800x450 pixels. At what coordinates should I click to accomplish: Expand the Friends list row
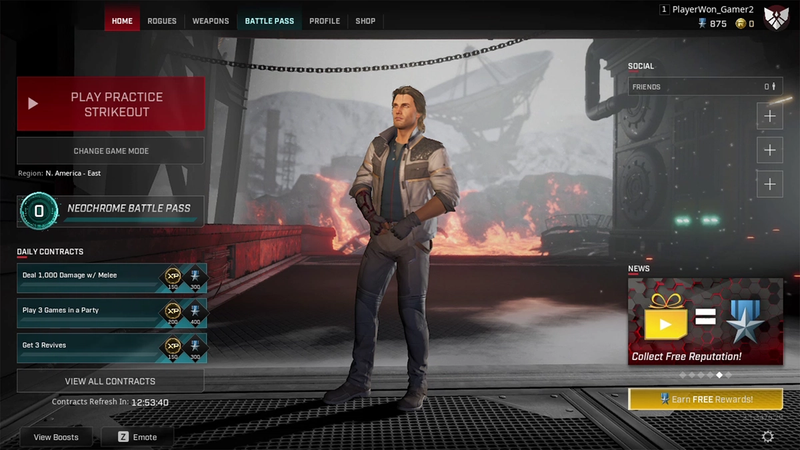click(705, 87)
